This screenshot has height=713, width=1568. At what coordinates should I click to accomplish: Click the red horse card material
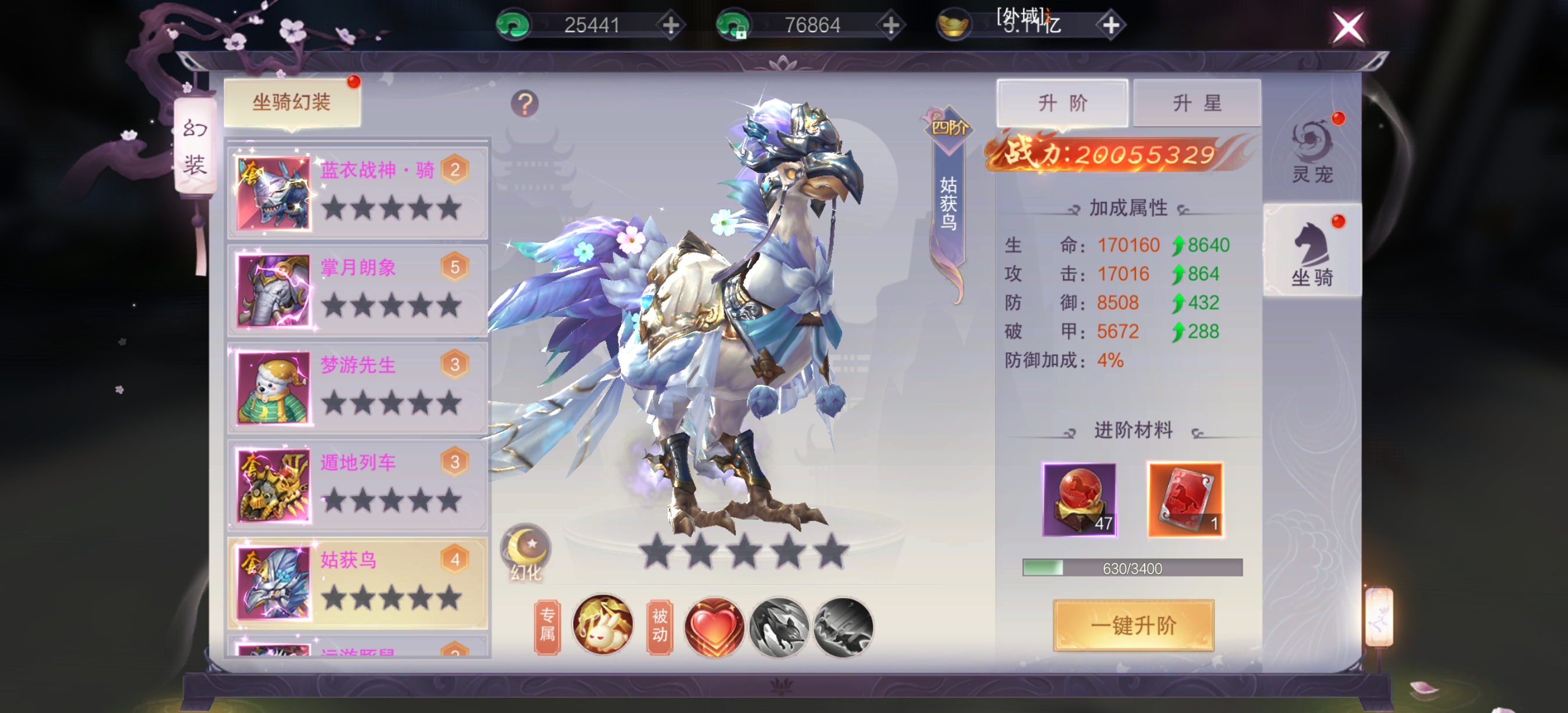click(x=1185, y=499)
